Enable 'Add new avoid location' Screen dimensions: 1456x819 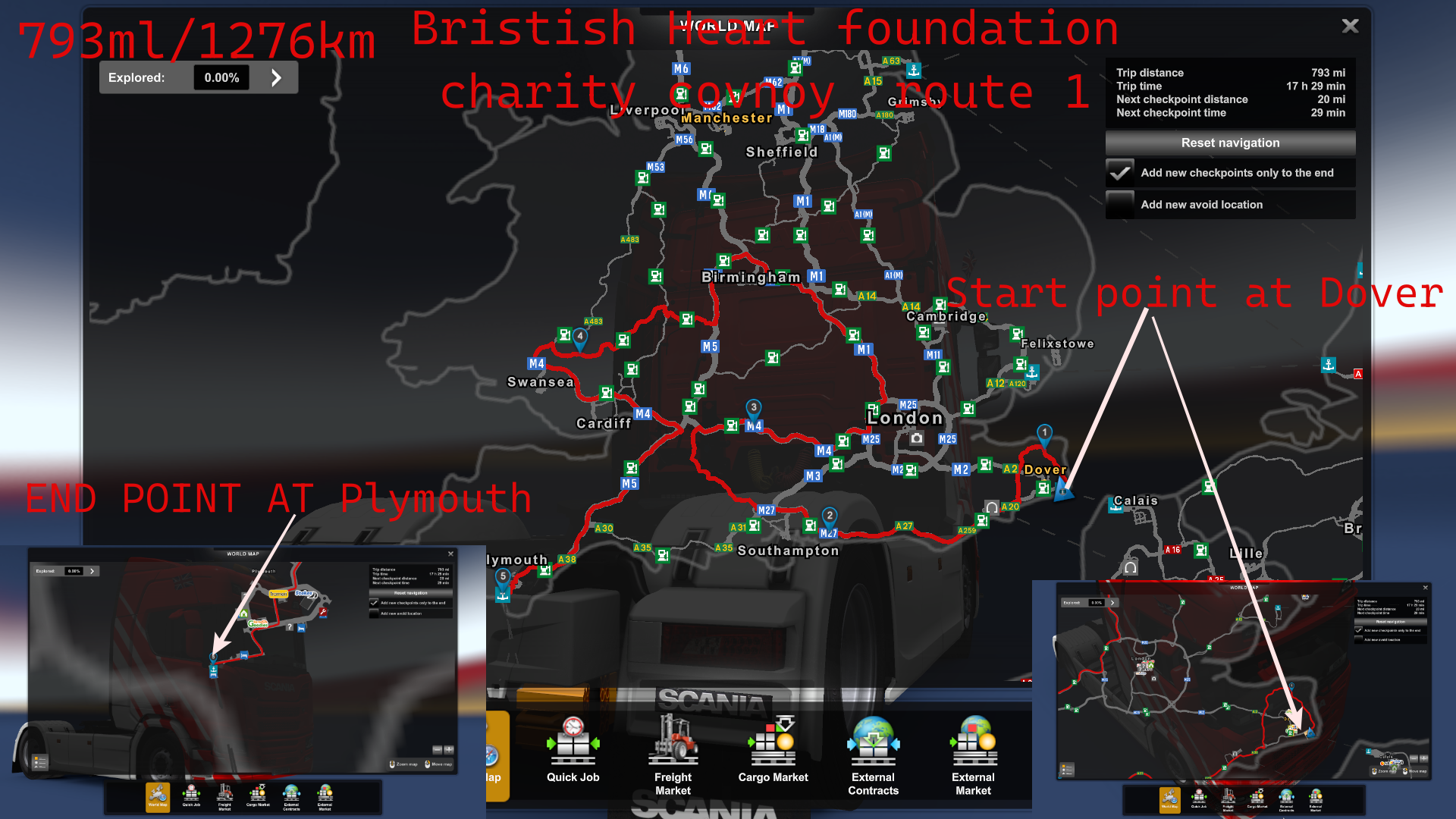click(x=1121, y=205)
